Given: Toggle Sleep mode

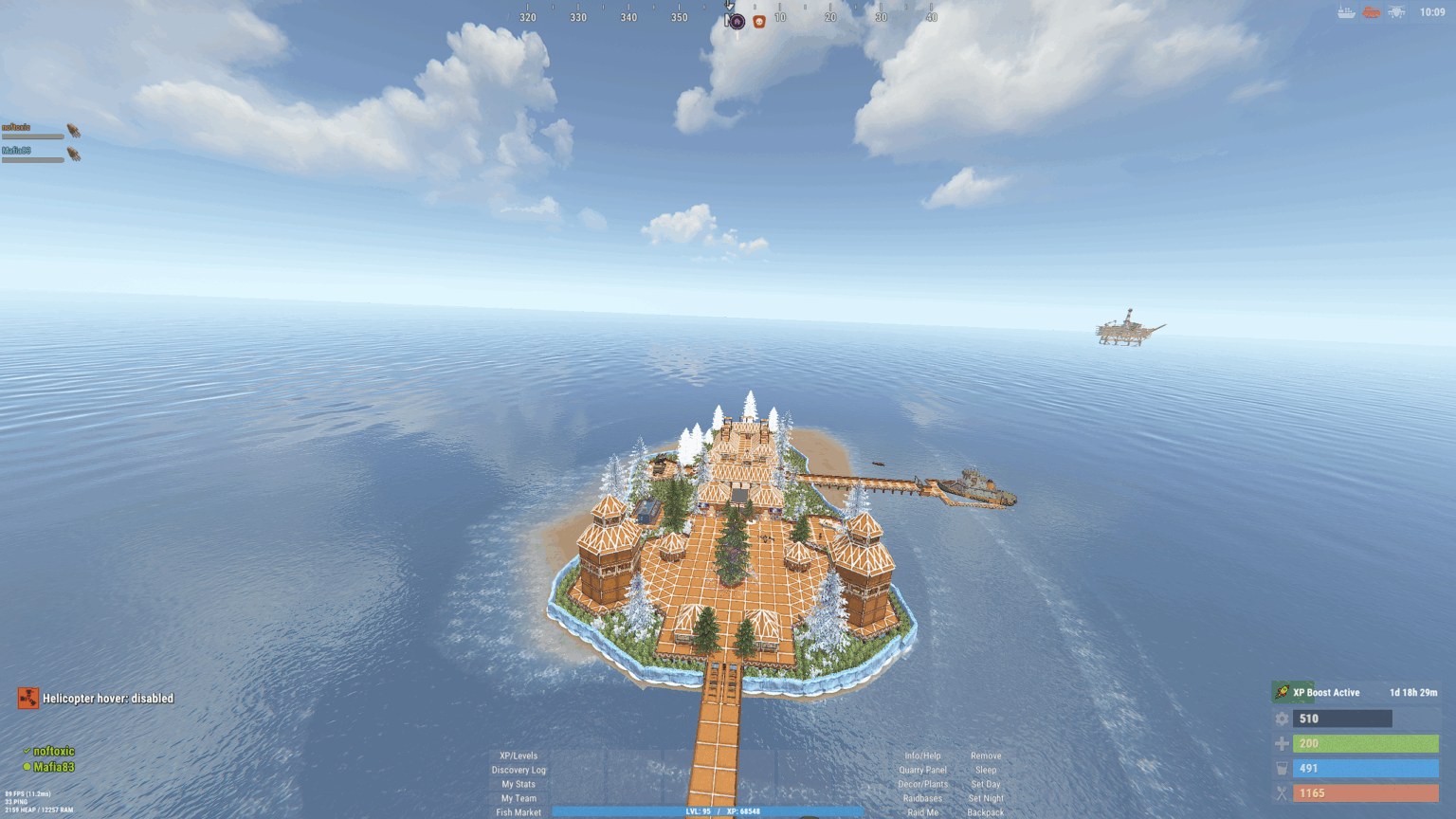Looking at the screenshot, I should 986,770.
